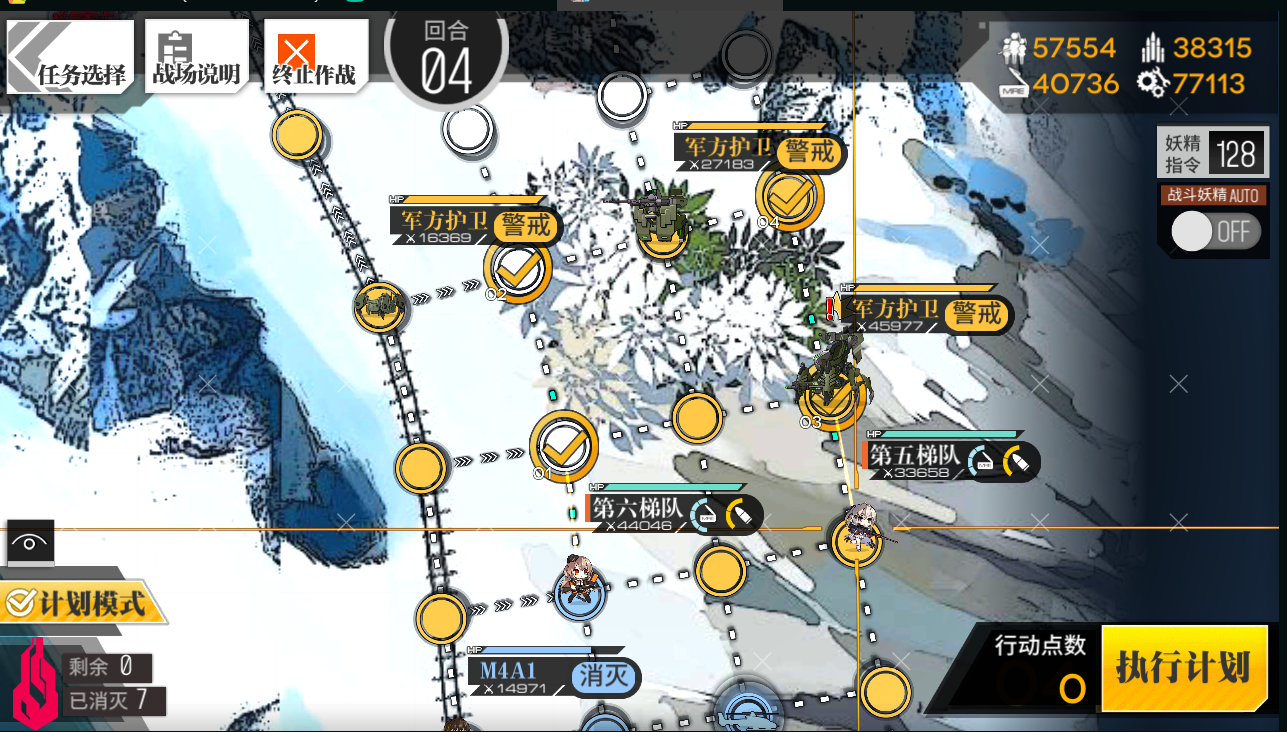Viewport: 1287px width, 732px height.
Task: Toggle 计划模式 planning mode
Action: tap(78, 603)
